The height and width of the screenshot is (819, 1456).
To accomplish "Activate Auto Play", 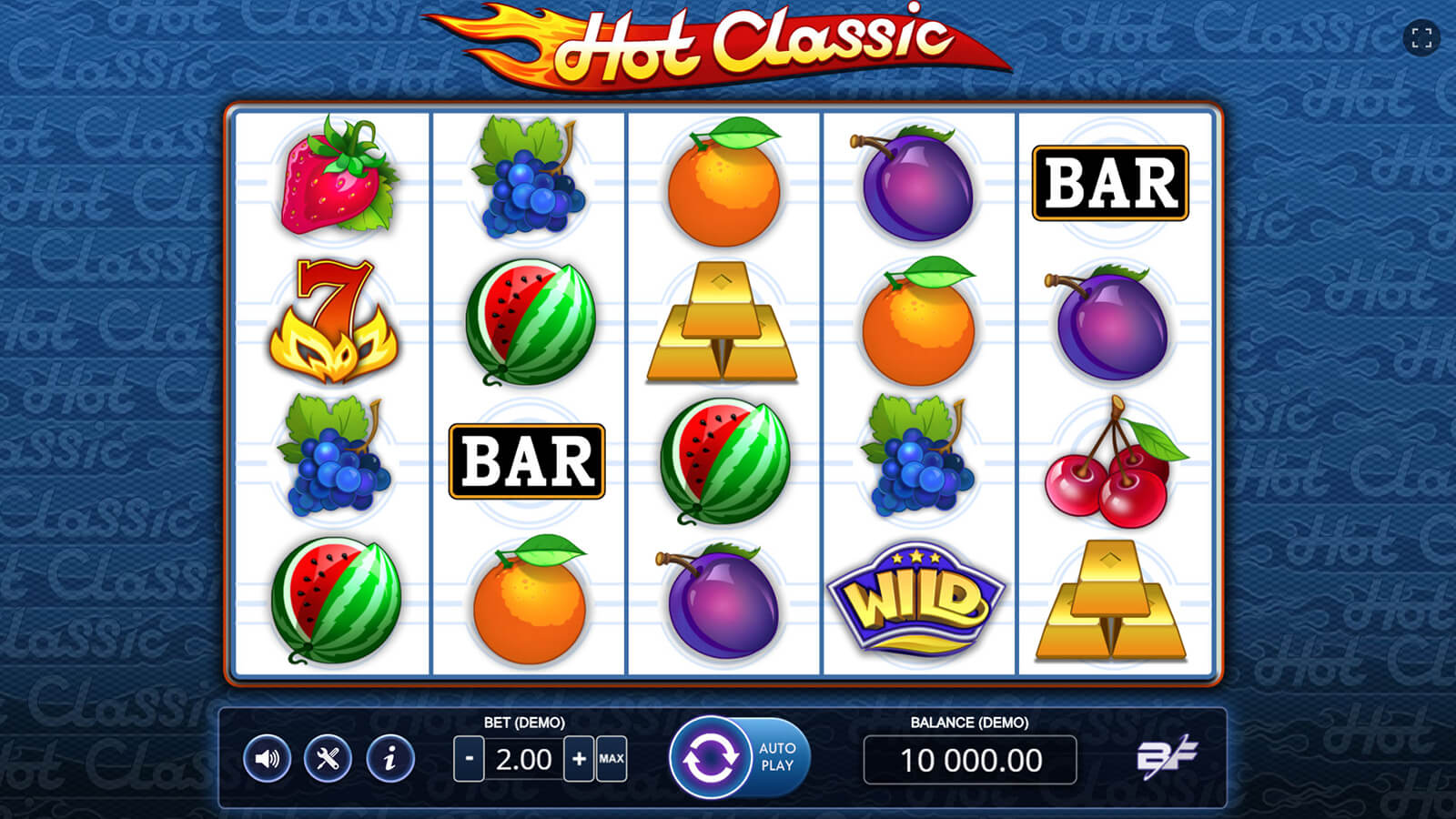I will (x=777, y=757).
